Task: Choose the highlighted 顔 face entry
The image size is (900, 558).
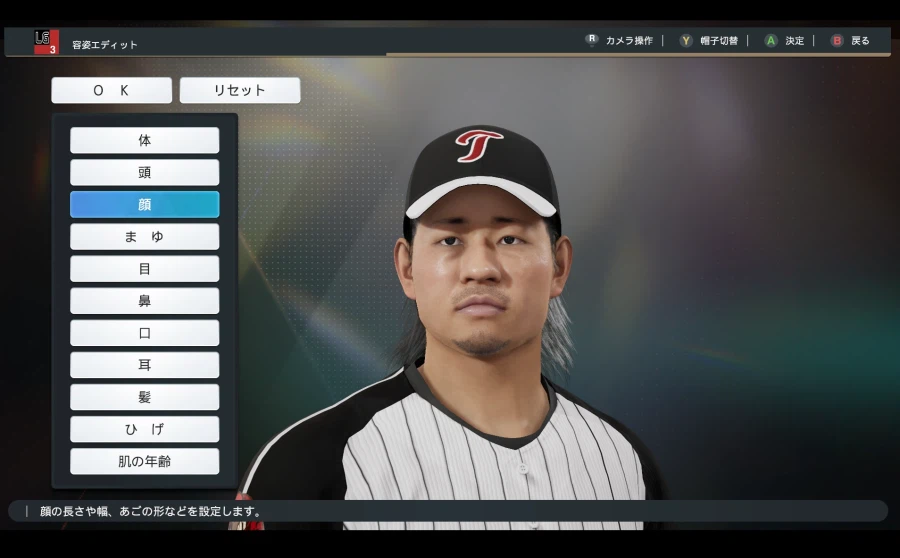Action: click(144, 204)
